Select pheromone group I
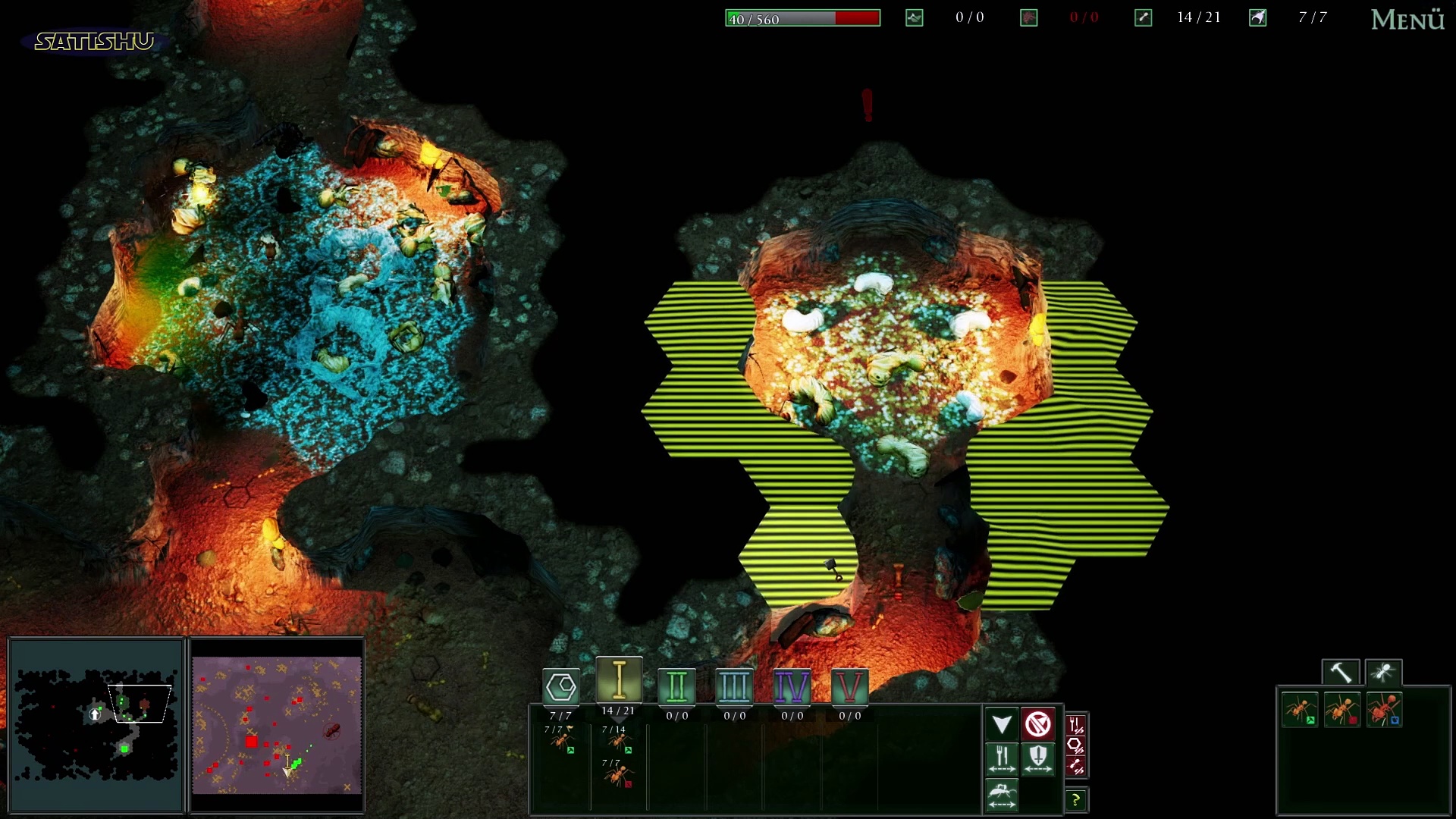The width and height of the screenshot is (1456, 819). 620,680
